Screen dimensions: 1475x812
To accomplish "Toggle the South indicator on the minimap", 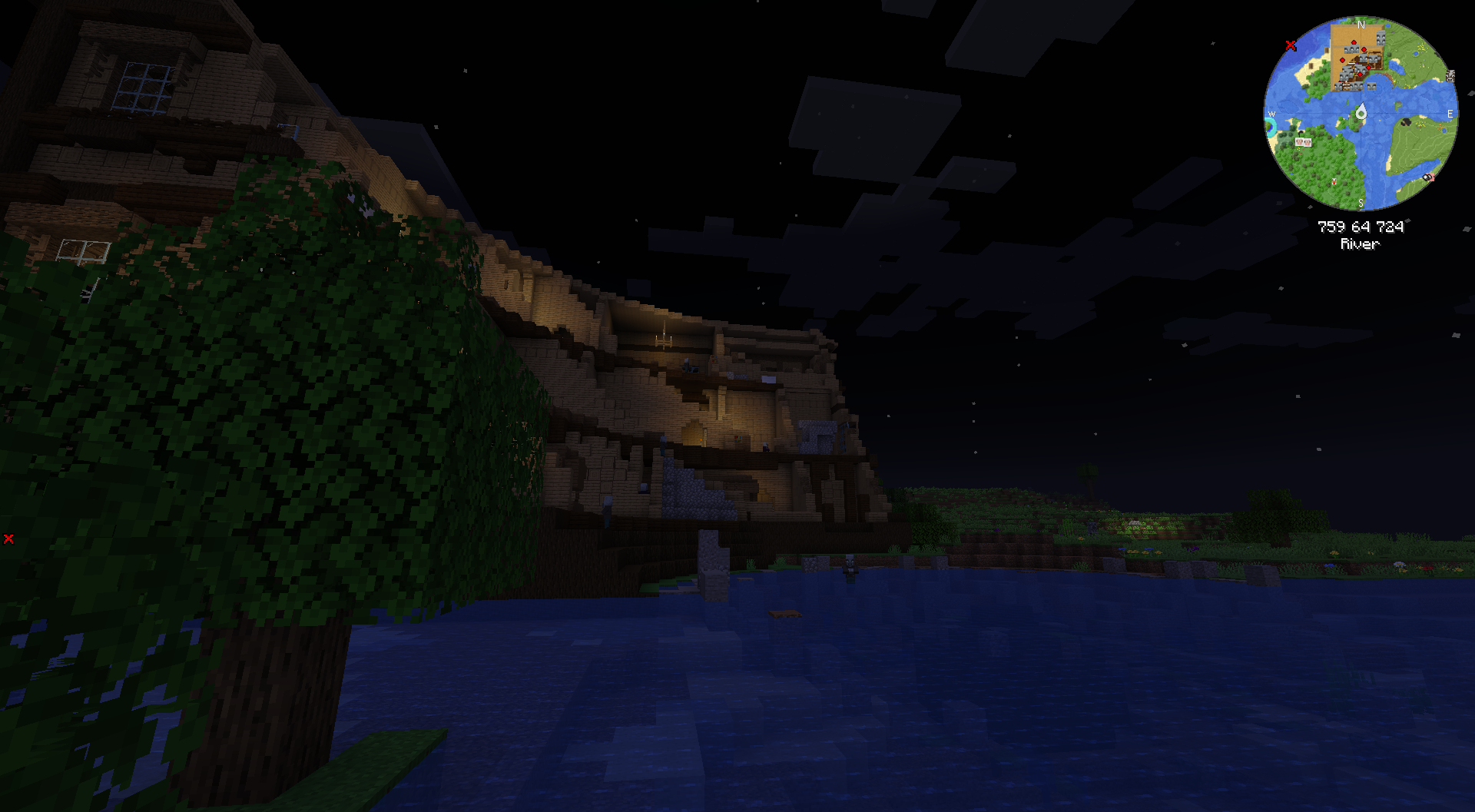I will (1361, 202).
